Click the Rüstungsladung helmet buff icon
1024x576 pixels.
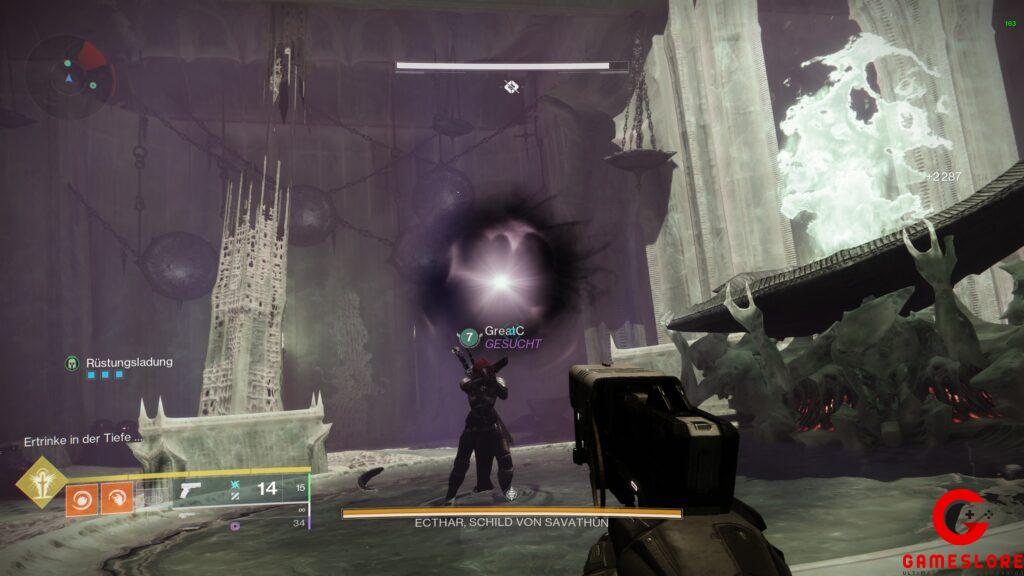pyautogui.click(x=72, y=362)
